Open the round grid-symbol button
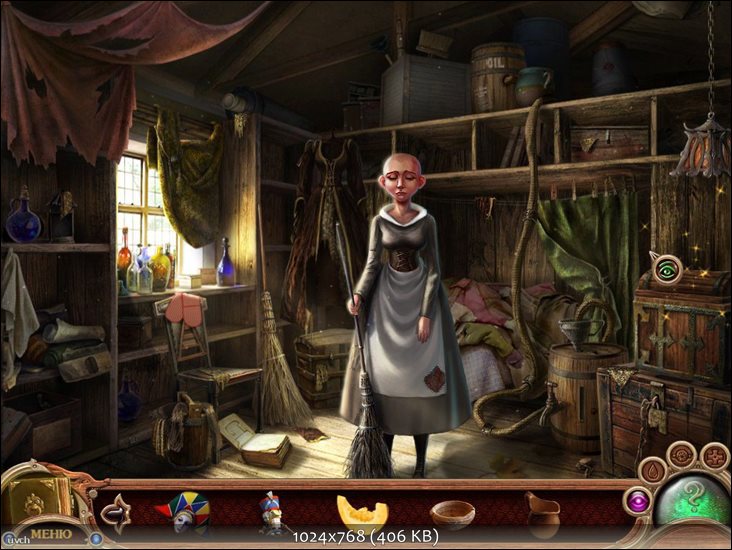The image size is (732, 550). 715,457
